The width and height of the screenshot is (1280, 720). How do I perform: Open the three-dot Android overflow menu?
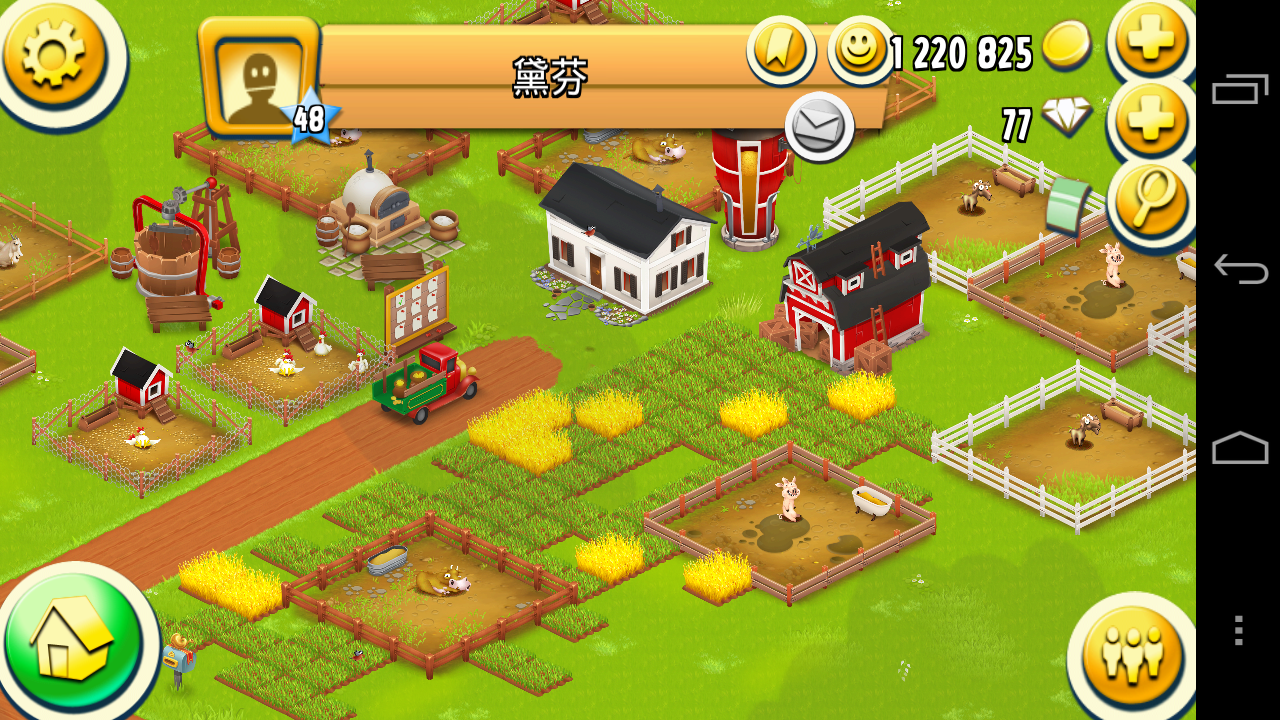[x=1239, y=630]
